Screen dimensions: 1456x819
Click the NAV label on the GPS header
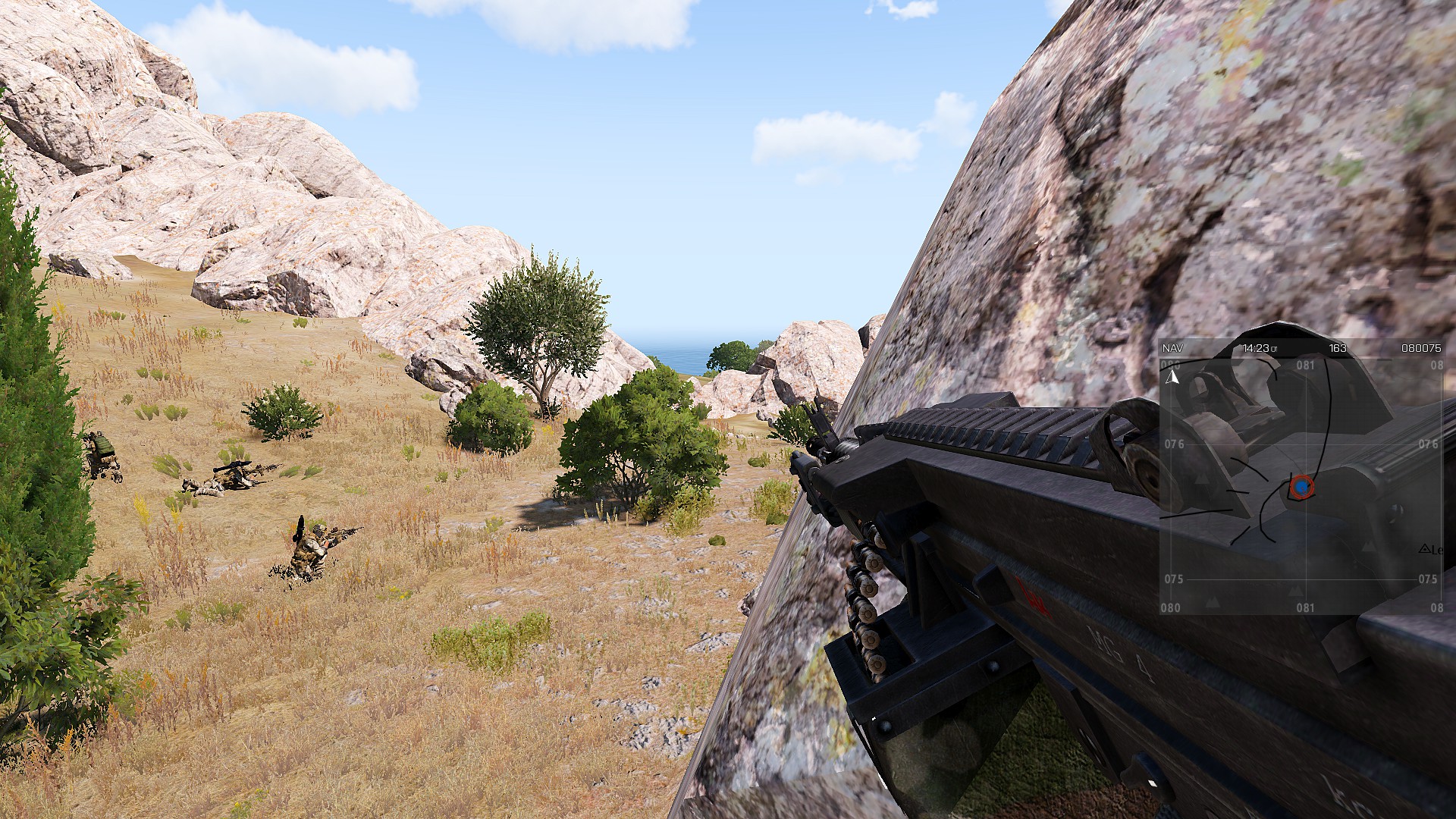click(1172, 348)
